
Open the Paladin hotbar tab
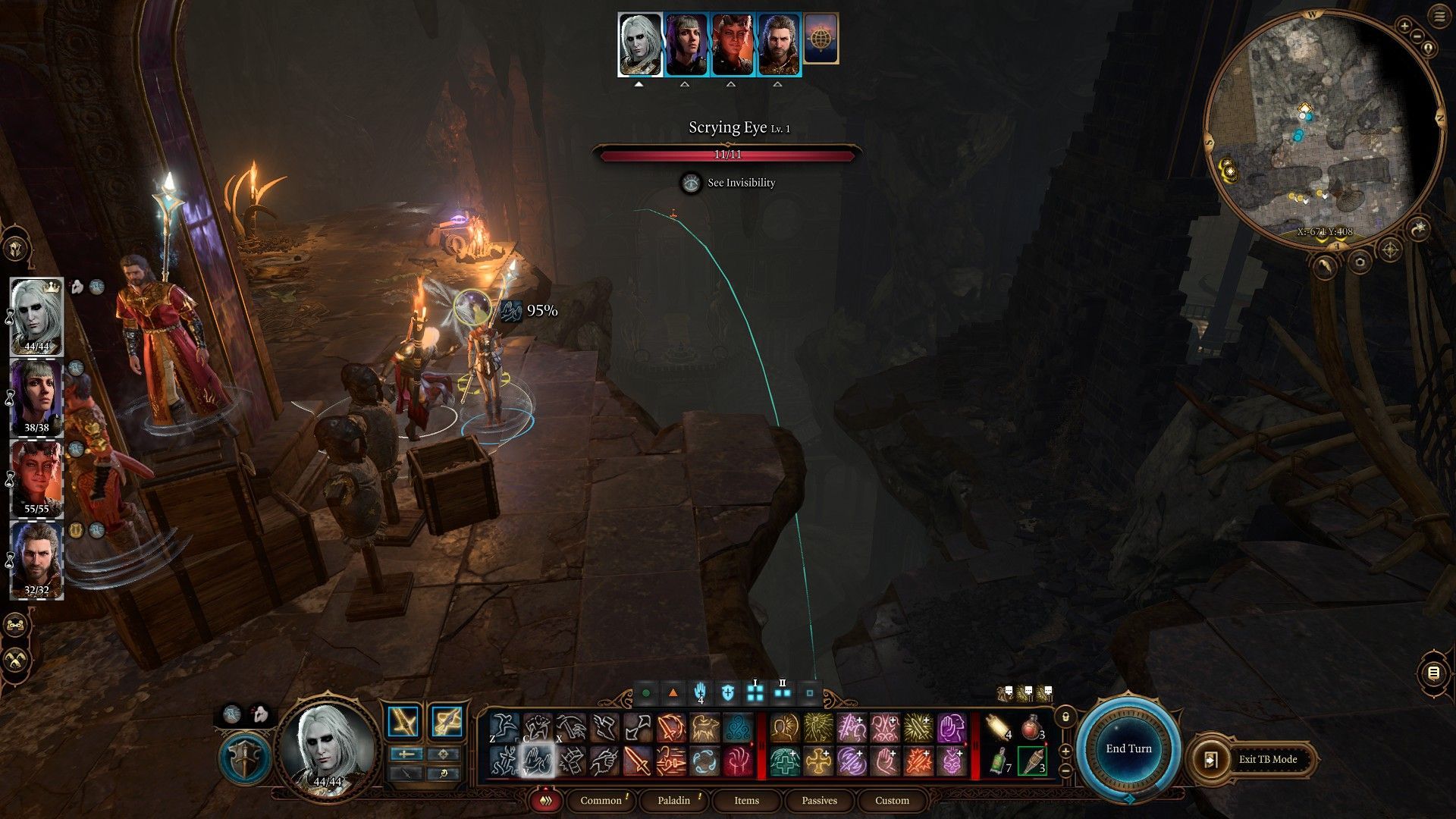click(673, 800)
